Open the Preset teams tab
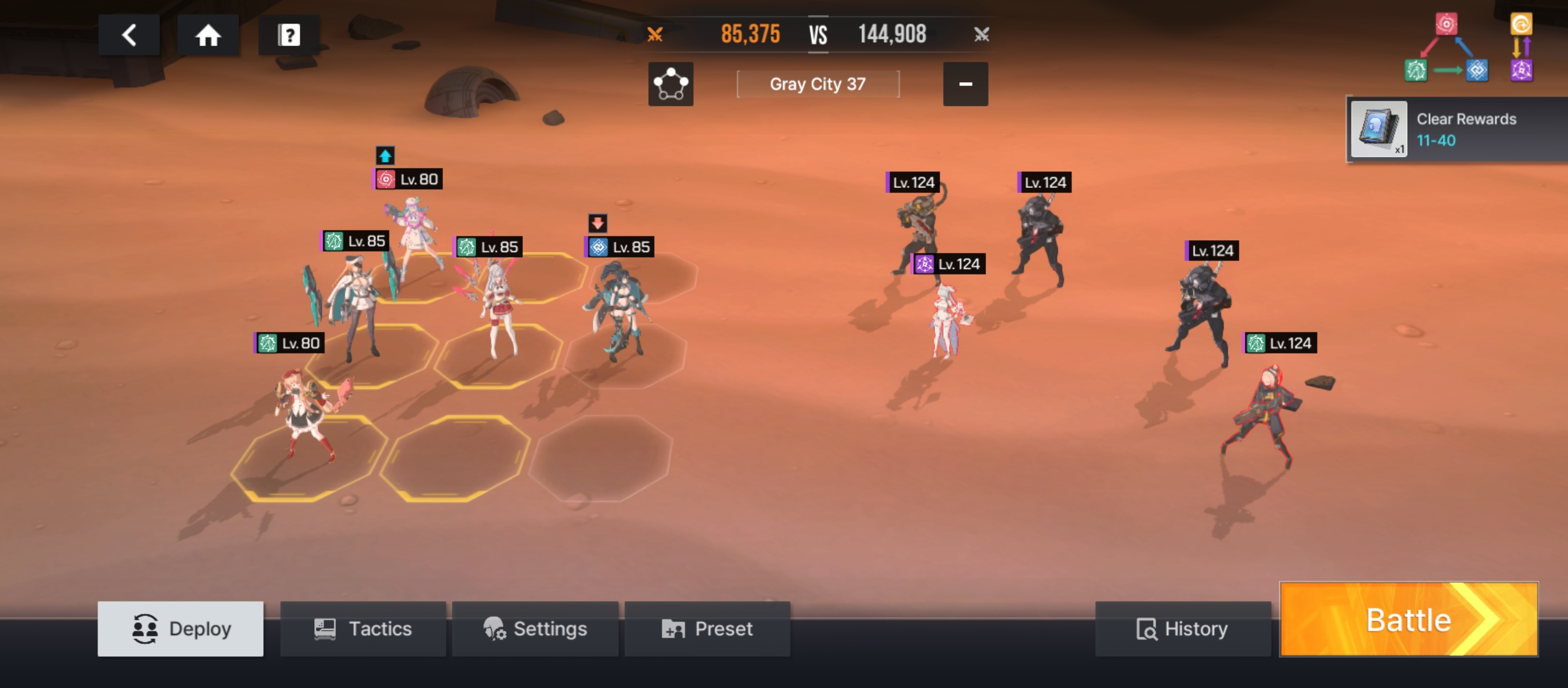The image size is (1568, 688). [708, 629]
